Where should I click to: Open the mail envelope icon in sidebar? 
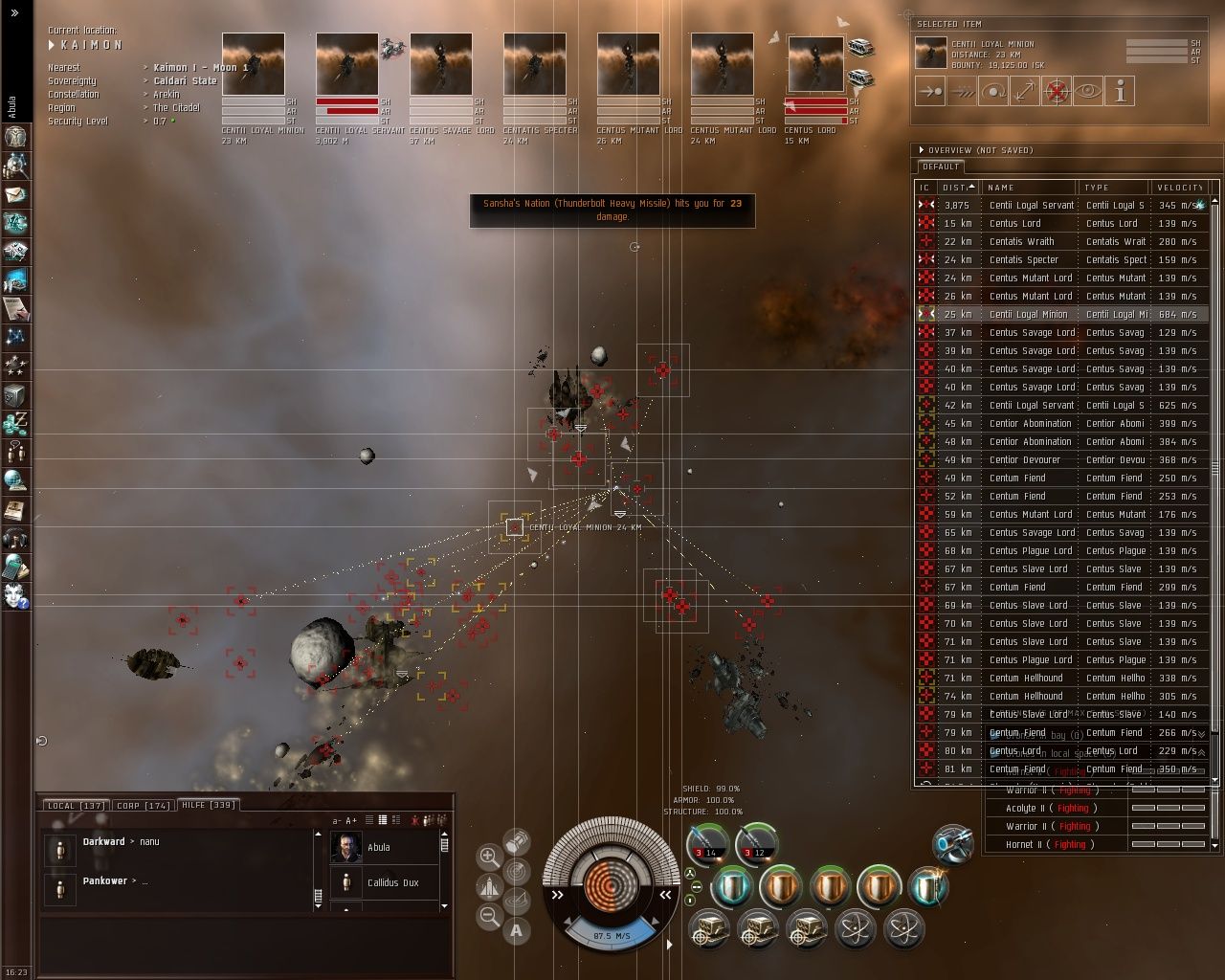pos(15,194)
